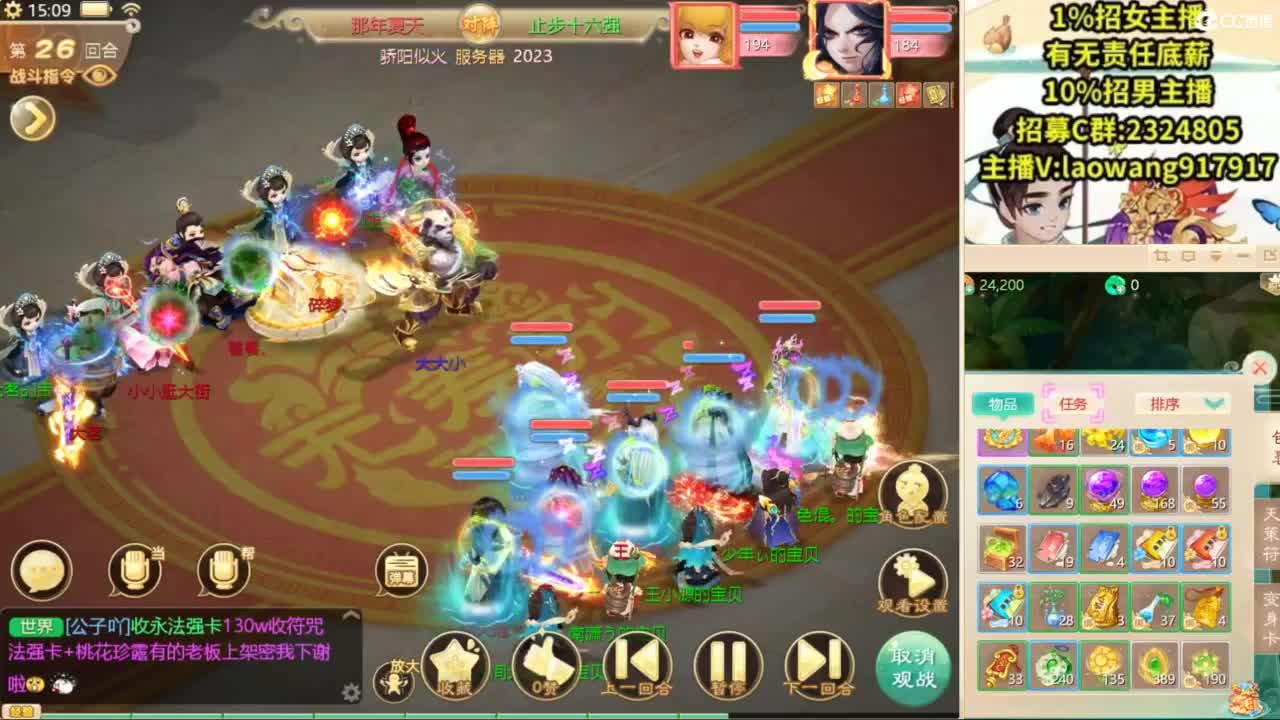Image resolution: width=1280 pixels, height=720 pixels.
Task: Click the green plus icon next to currency 0
Action: tap(1118, 287)
